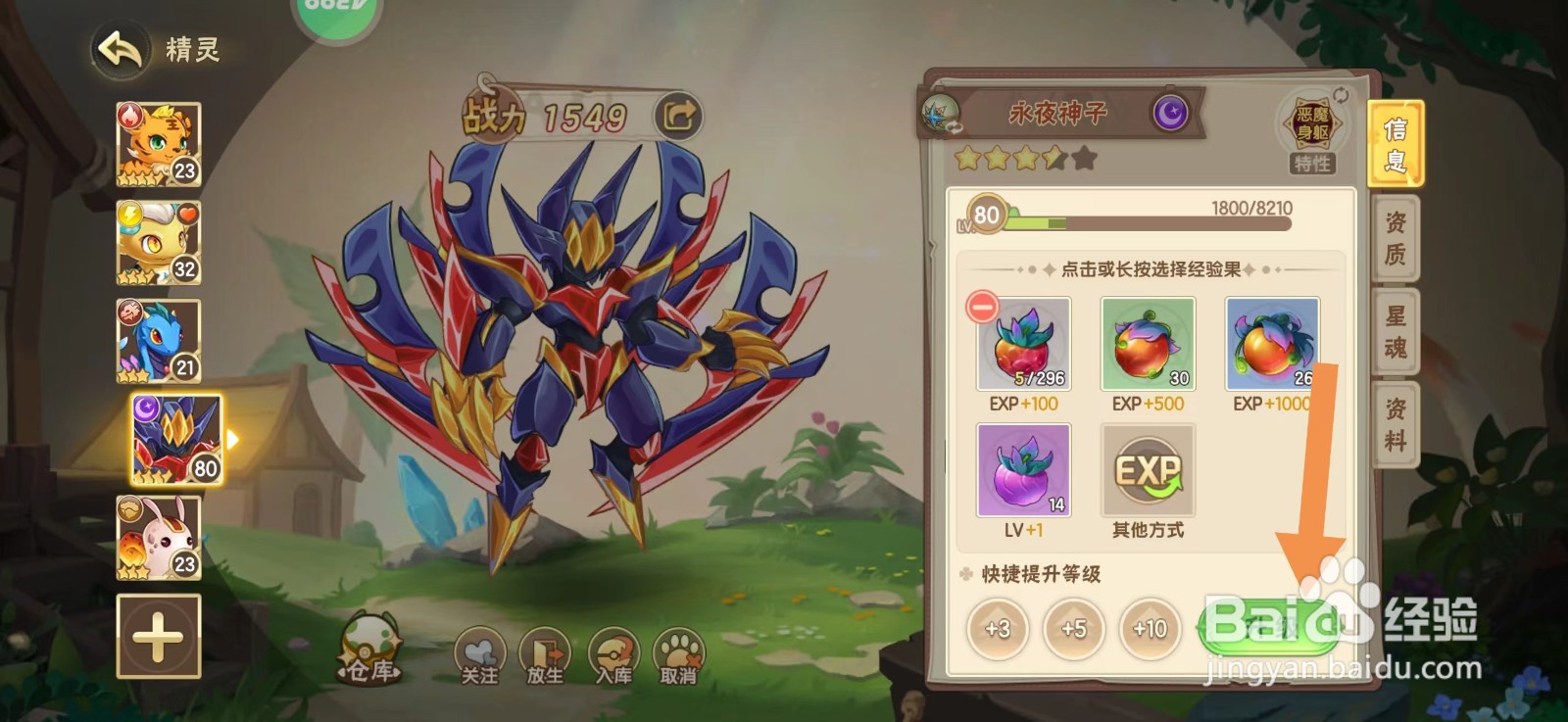The height and width of the screenshot is (722, 1568).
Task: Share combat power via the export icon
Action: [x=676, y=116]
